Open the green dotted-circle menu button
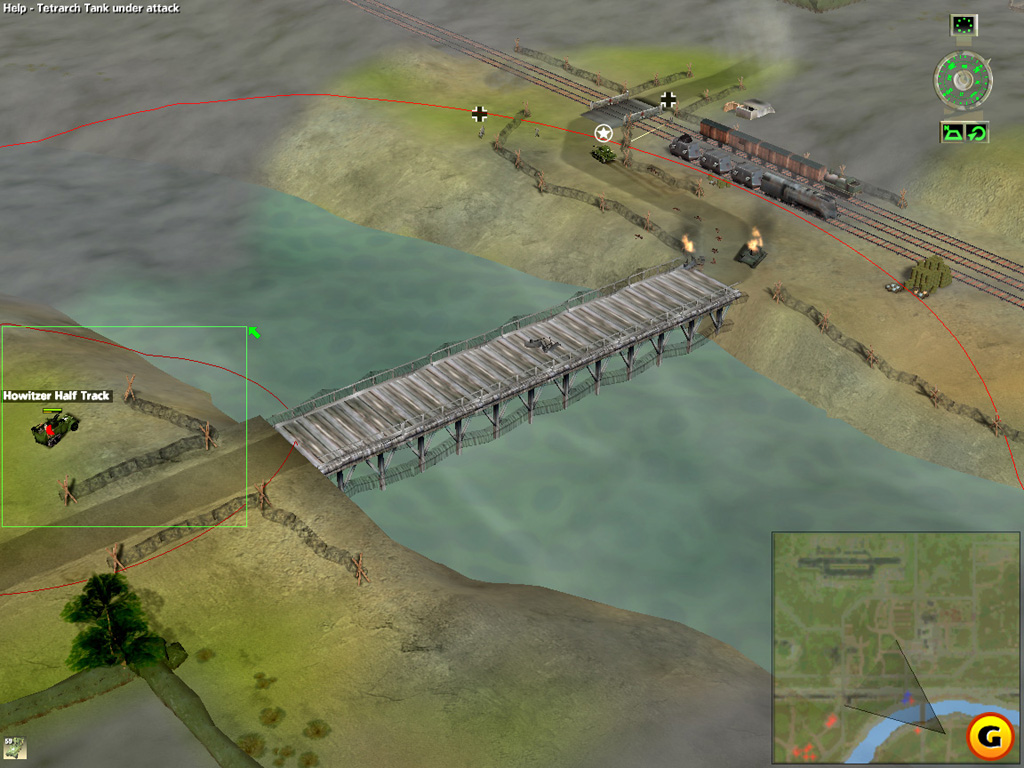The image size is (1024, 768). point(964,24)
